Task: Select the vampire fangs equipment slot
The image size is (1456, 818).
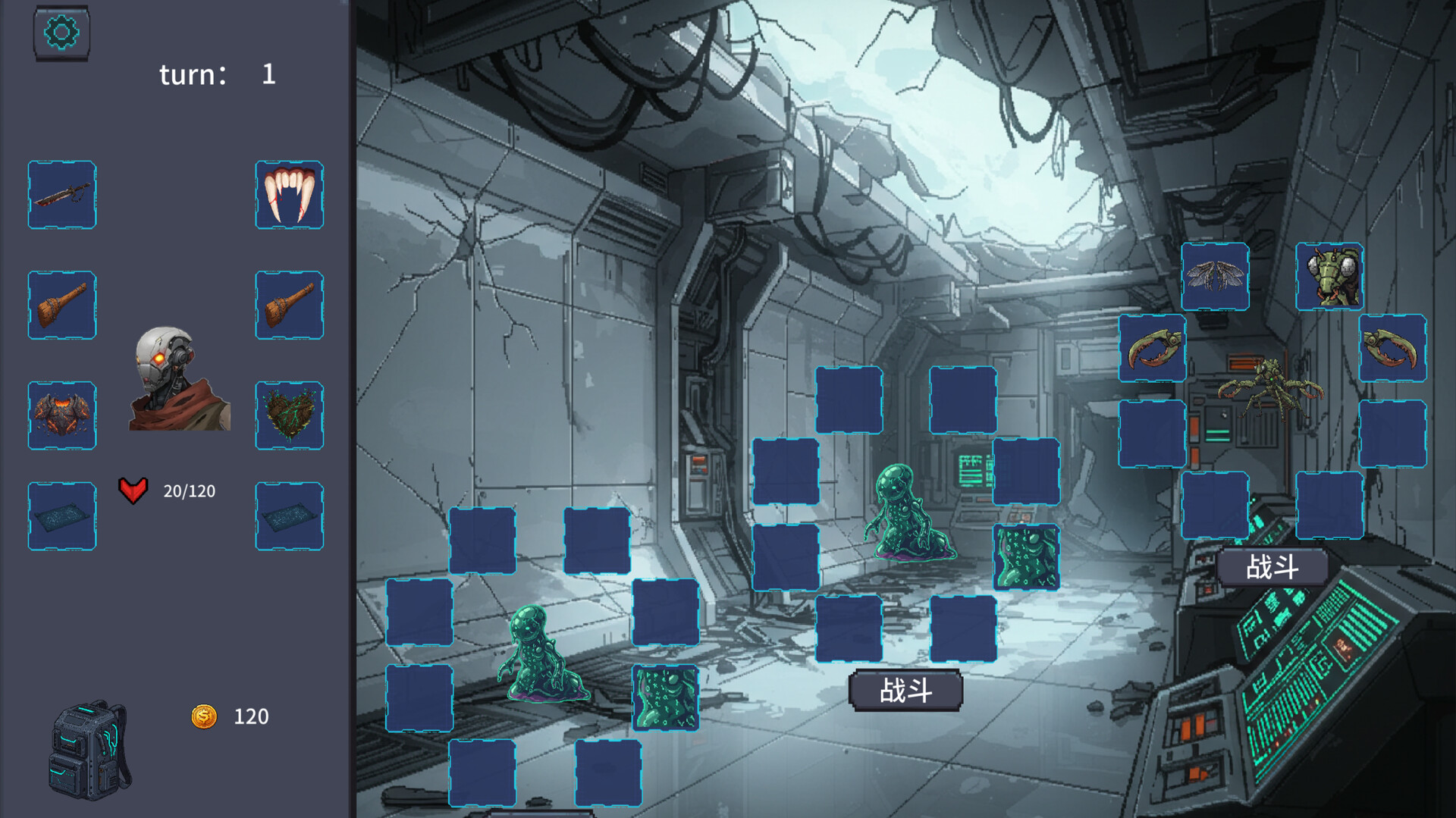Action: (289, 195)
